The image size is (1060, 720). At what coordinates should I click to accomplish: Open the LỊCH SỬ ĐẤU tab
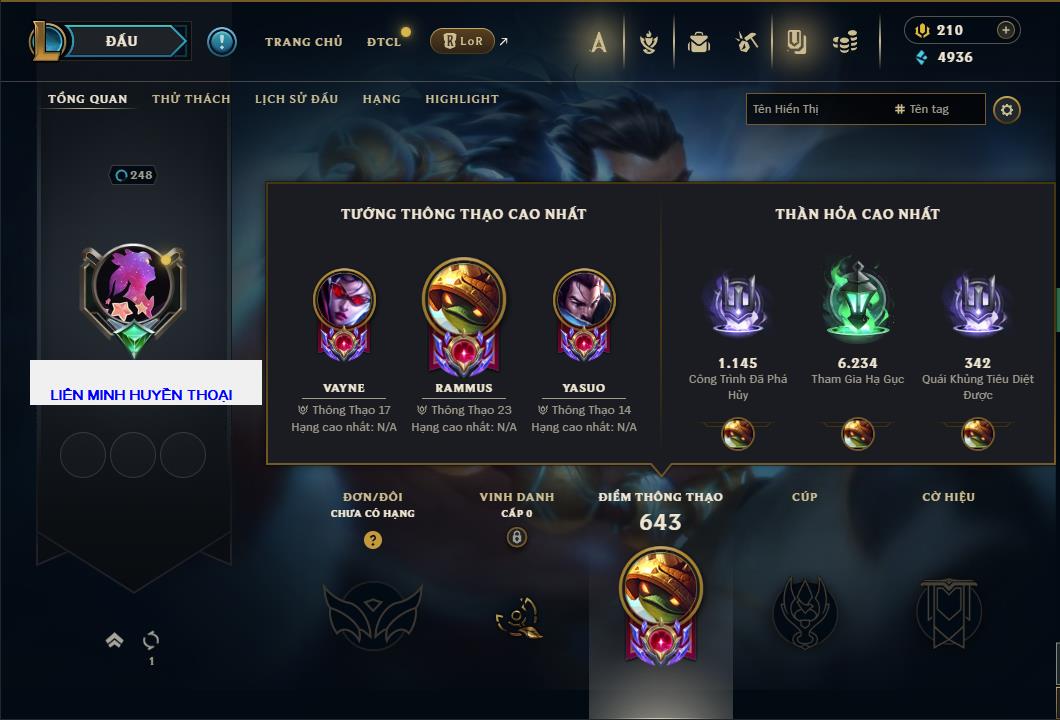point(296,99)
